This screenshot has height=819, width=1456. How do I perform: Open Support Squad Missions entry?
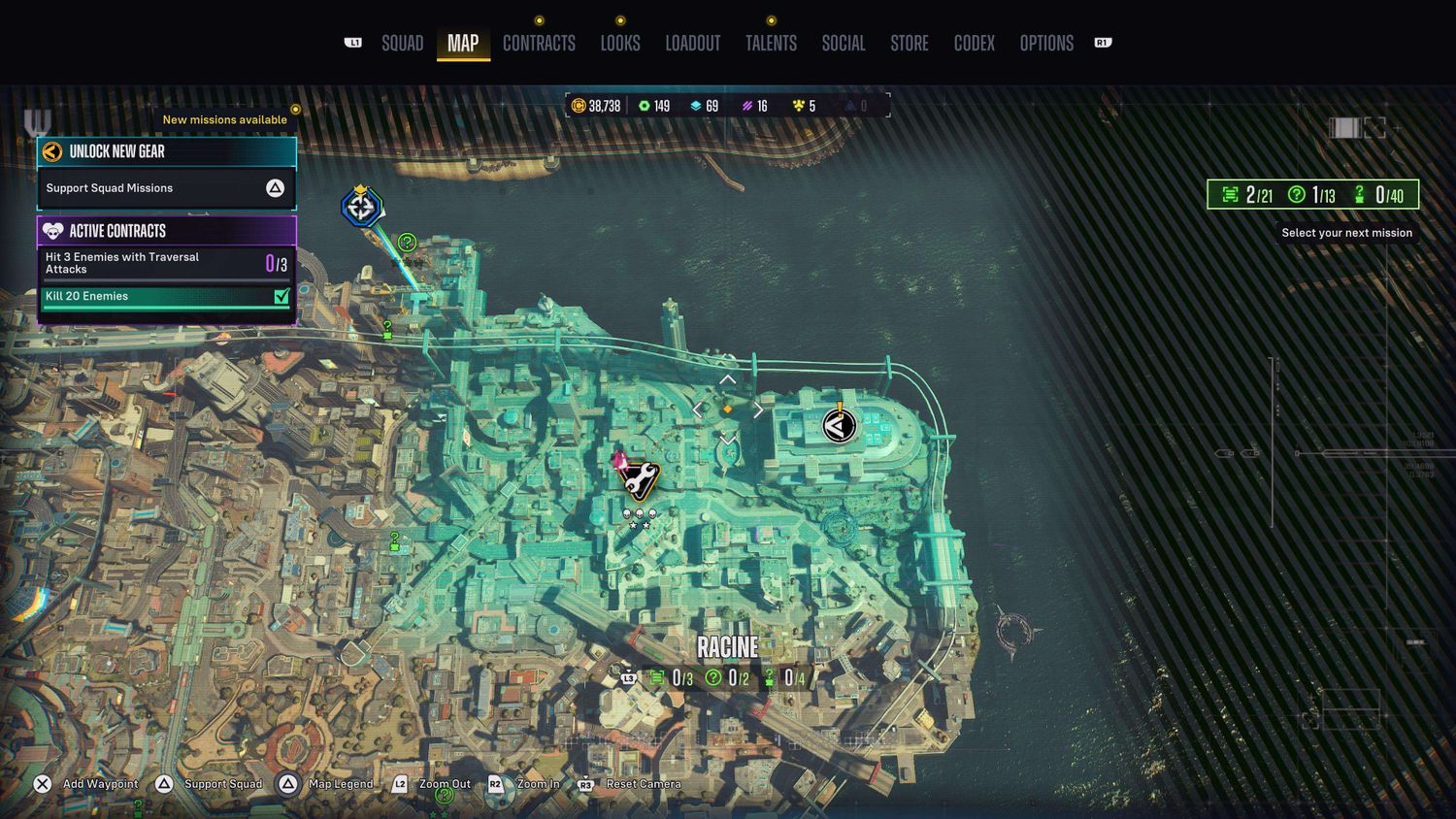166,188
